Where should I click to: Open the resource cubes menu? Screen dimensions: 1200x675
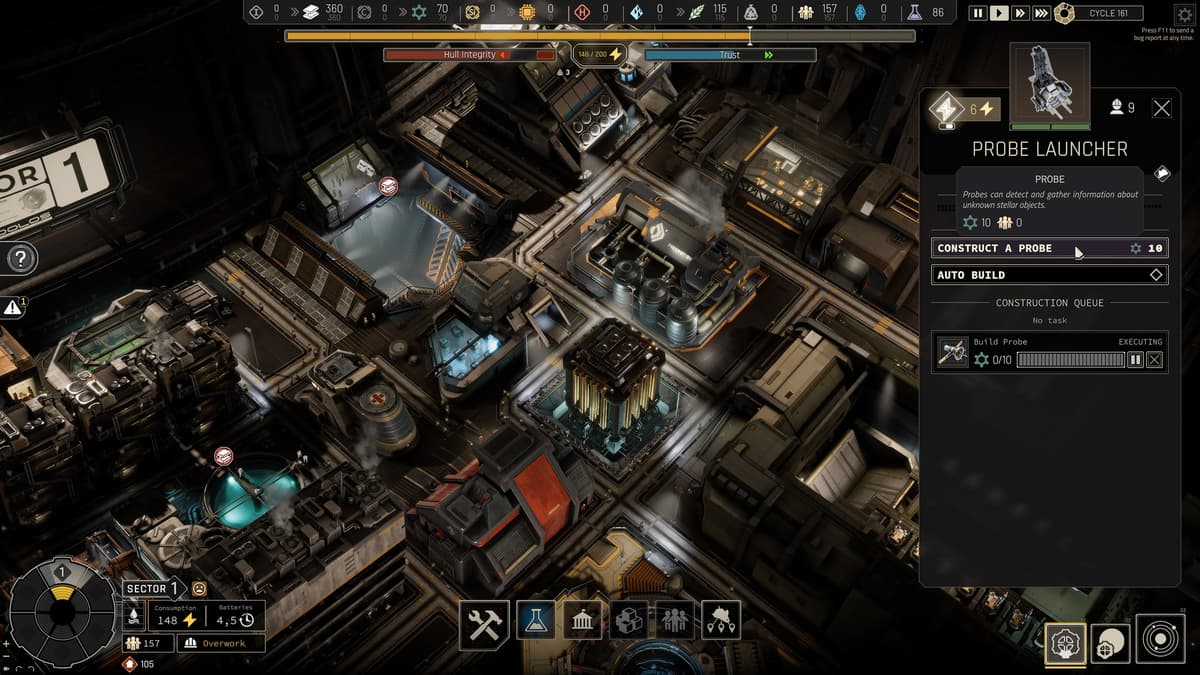pyautogui.click(x=629, y=621)
